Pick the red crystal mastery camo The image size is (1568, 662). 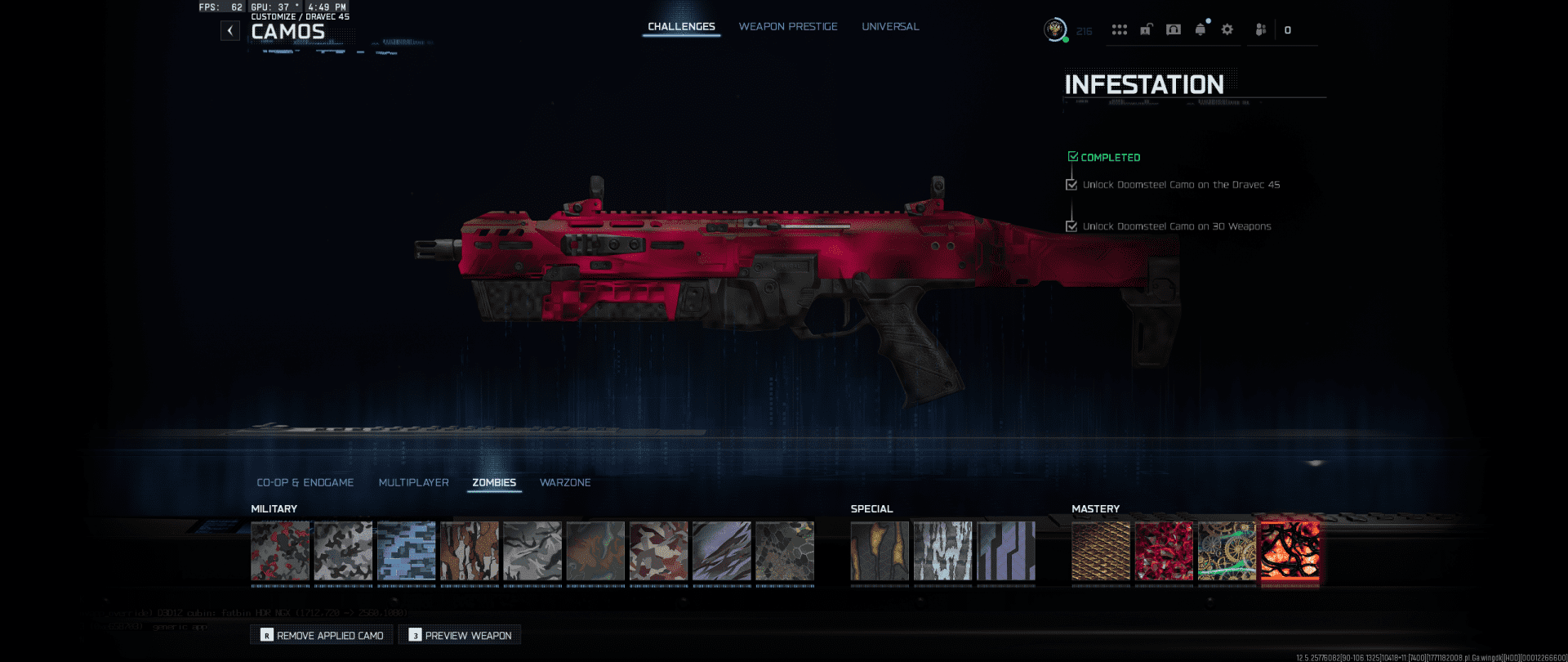pos(1164,551)
